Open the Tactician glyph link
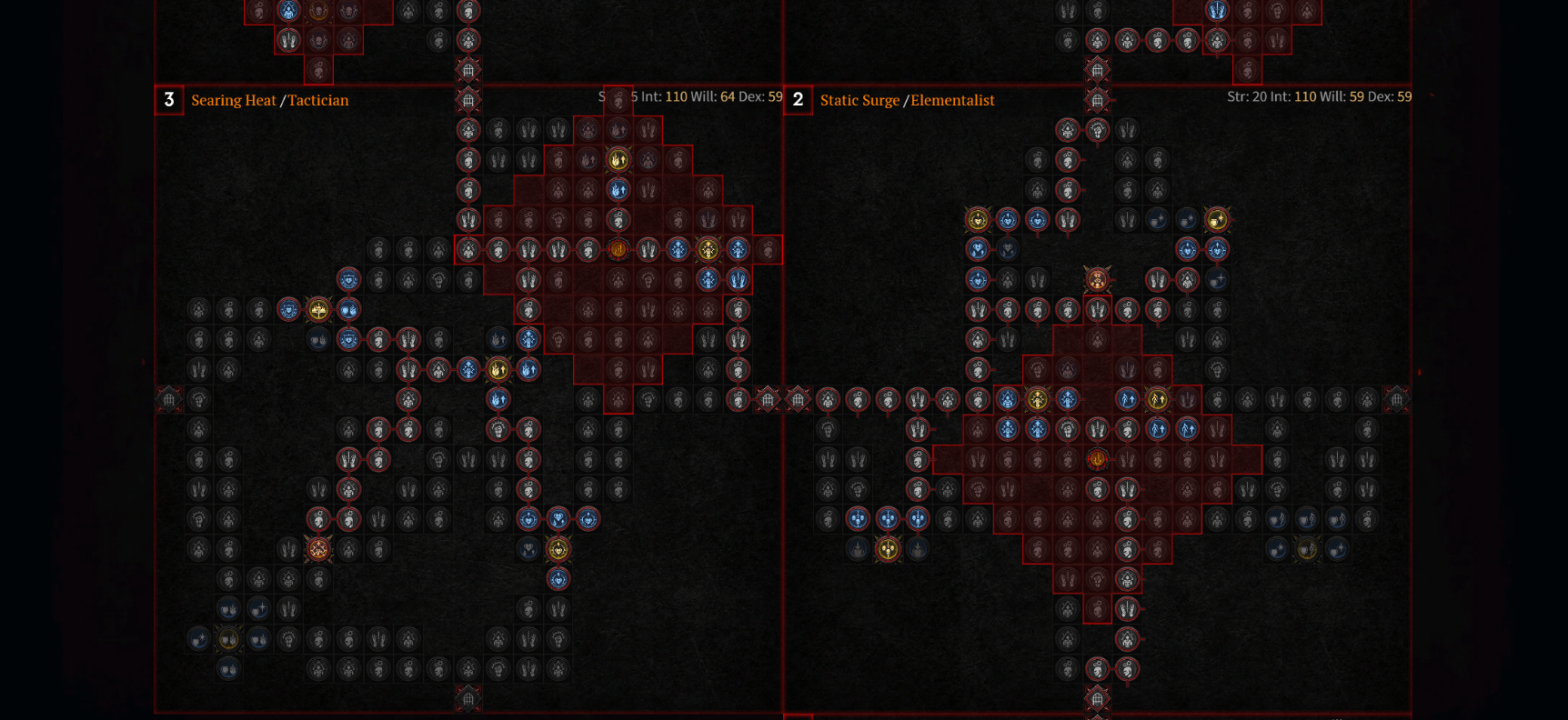This screenshot has height=720, width=1568. tap(318, 100)
